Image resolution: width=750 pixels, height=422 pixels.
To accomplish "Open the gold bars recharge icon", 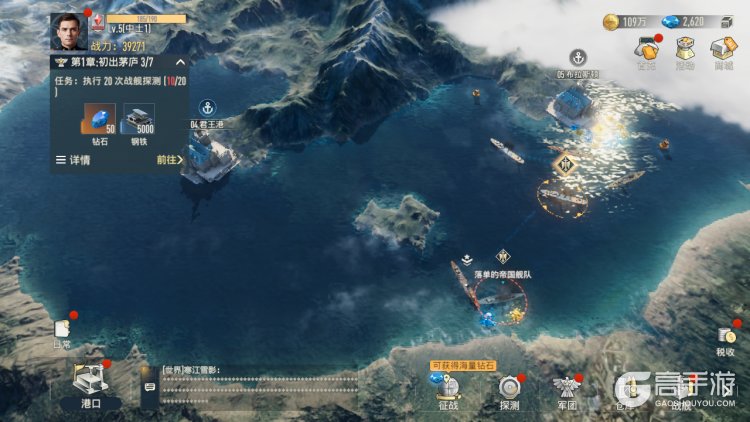I will (x=646, y=50).
